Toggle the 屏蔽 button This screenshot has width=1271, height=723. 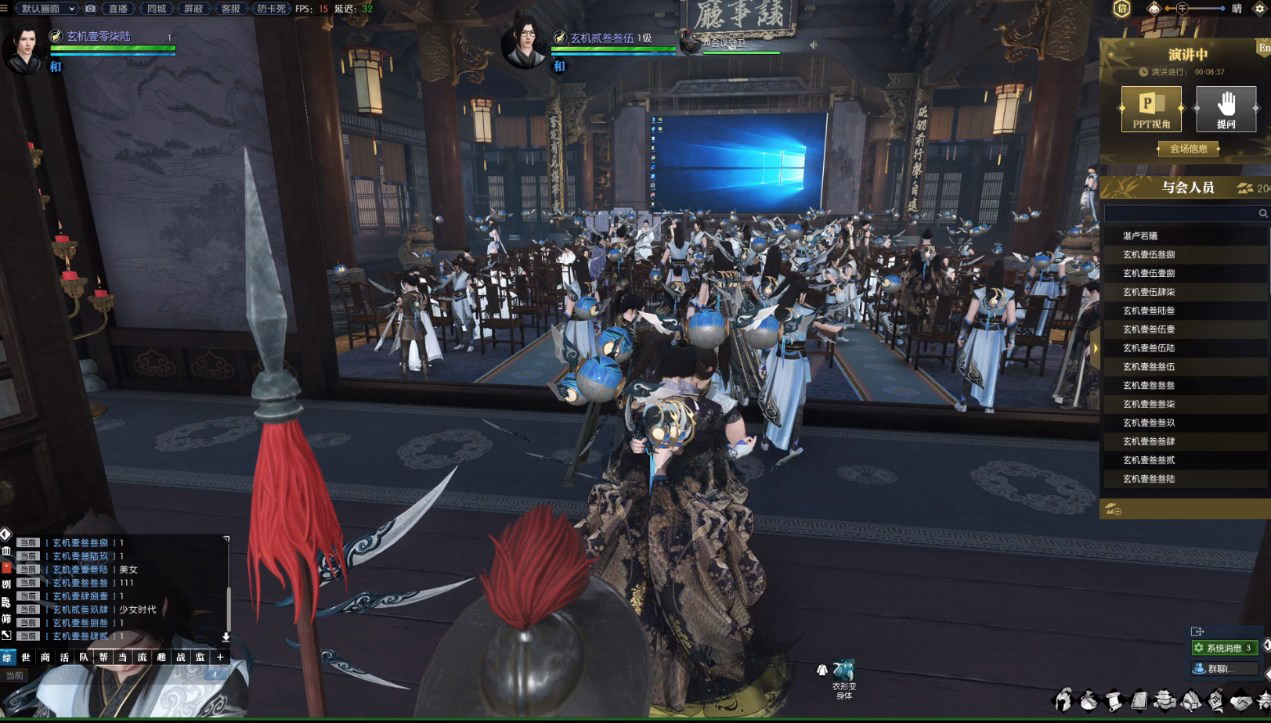[x=193, y=8]
